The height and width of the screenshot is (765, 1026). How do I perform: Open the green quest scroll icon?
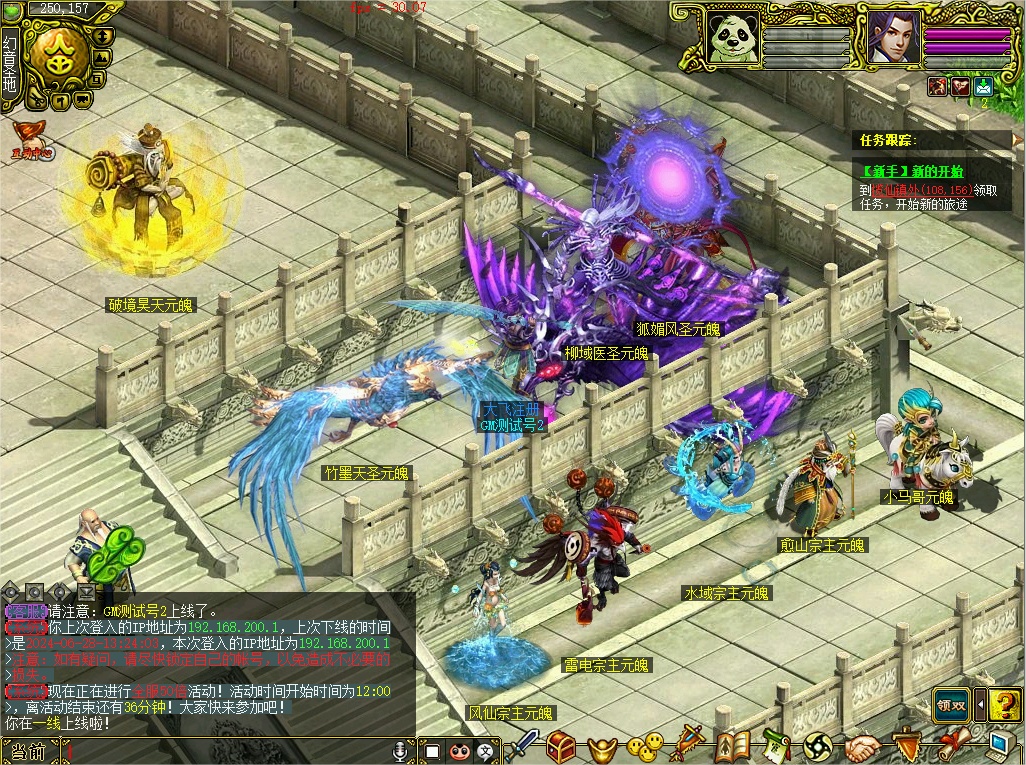pyautogui.click(x=776, y=746)
